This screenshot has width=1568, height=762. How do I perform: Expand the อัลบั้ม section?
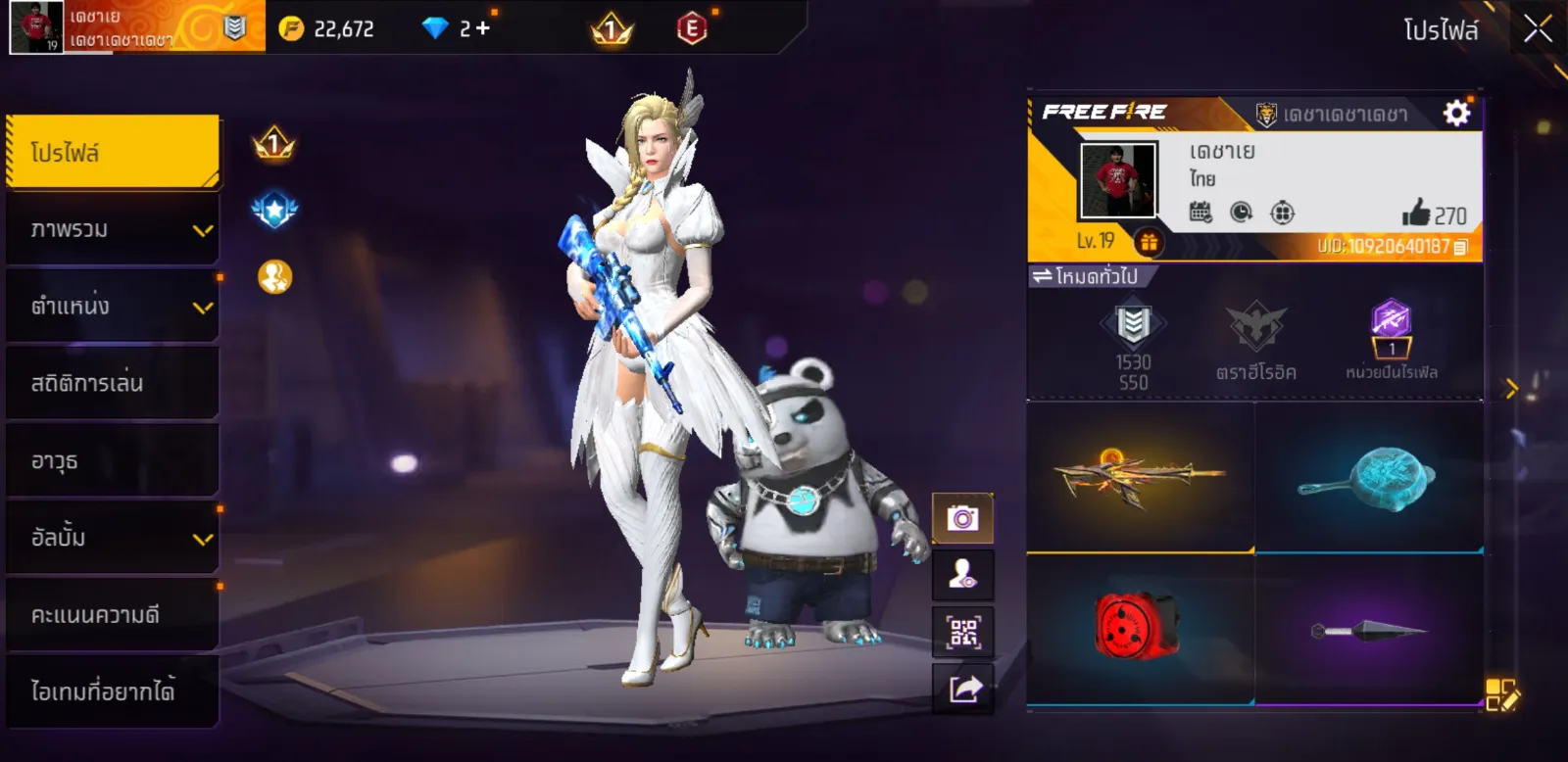point(113,538)
